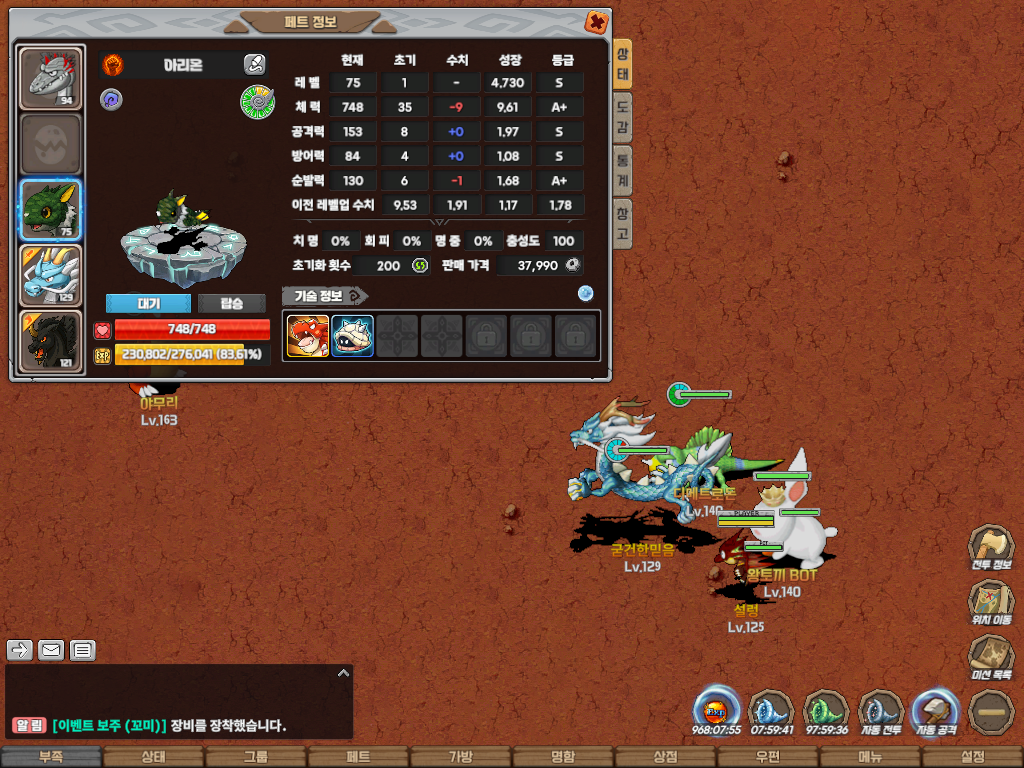This screenshot has width=1024, height=768.
Task: Open the red dinosaur skill slot
Action: pos(308,336)
